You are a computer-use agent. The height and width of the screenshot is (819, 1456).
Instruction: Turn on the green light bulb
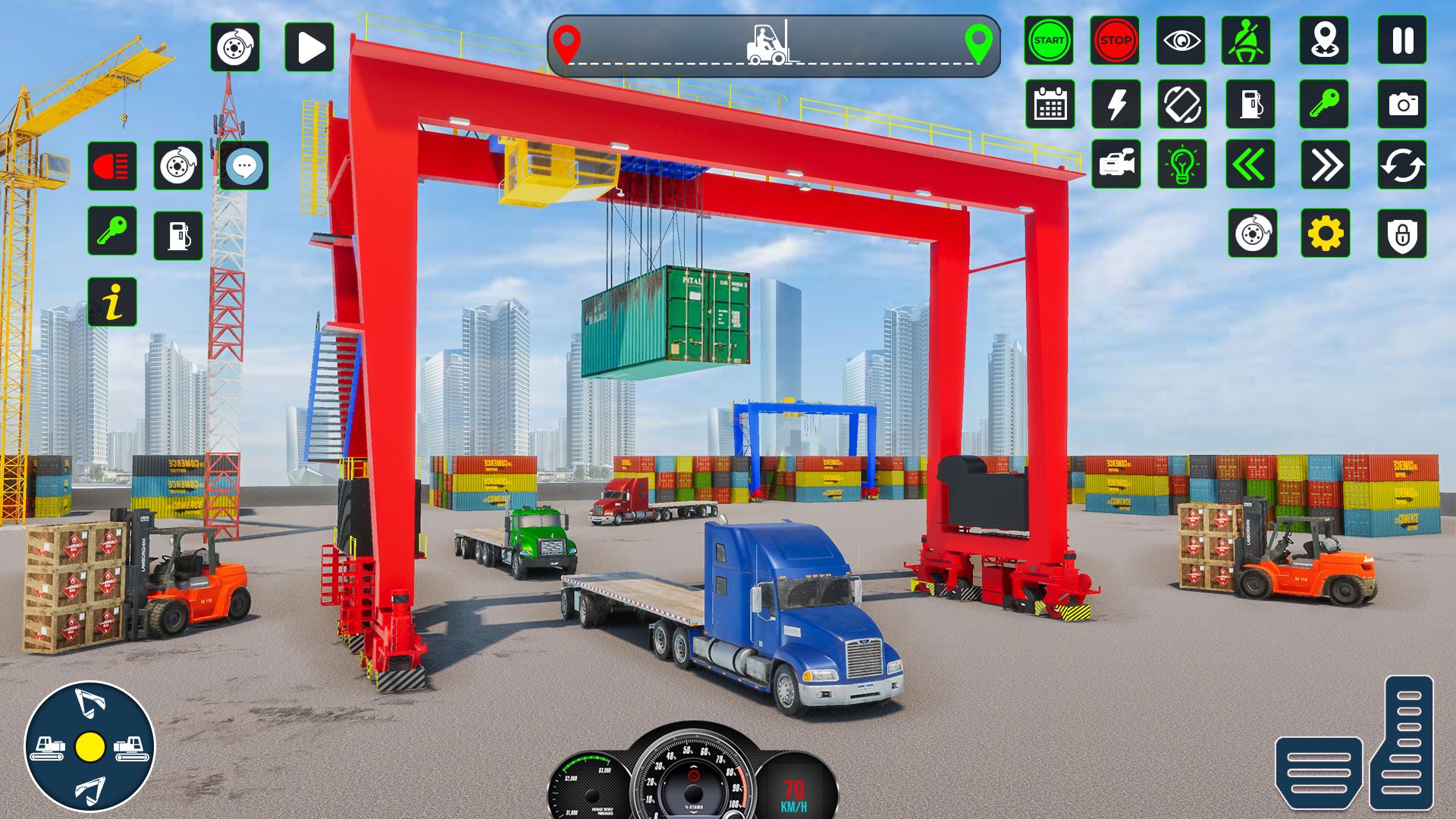pyautogui.click(x=1182, y=165)
